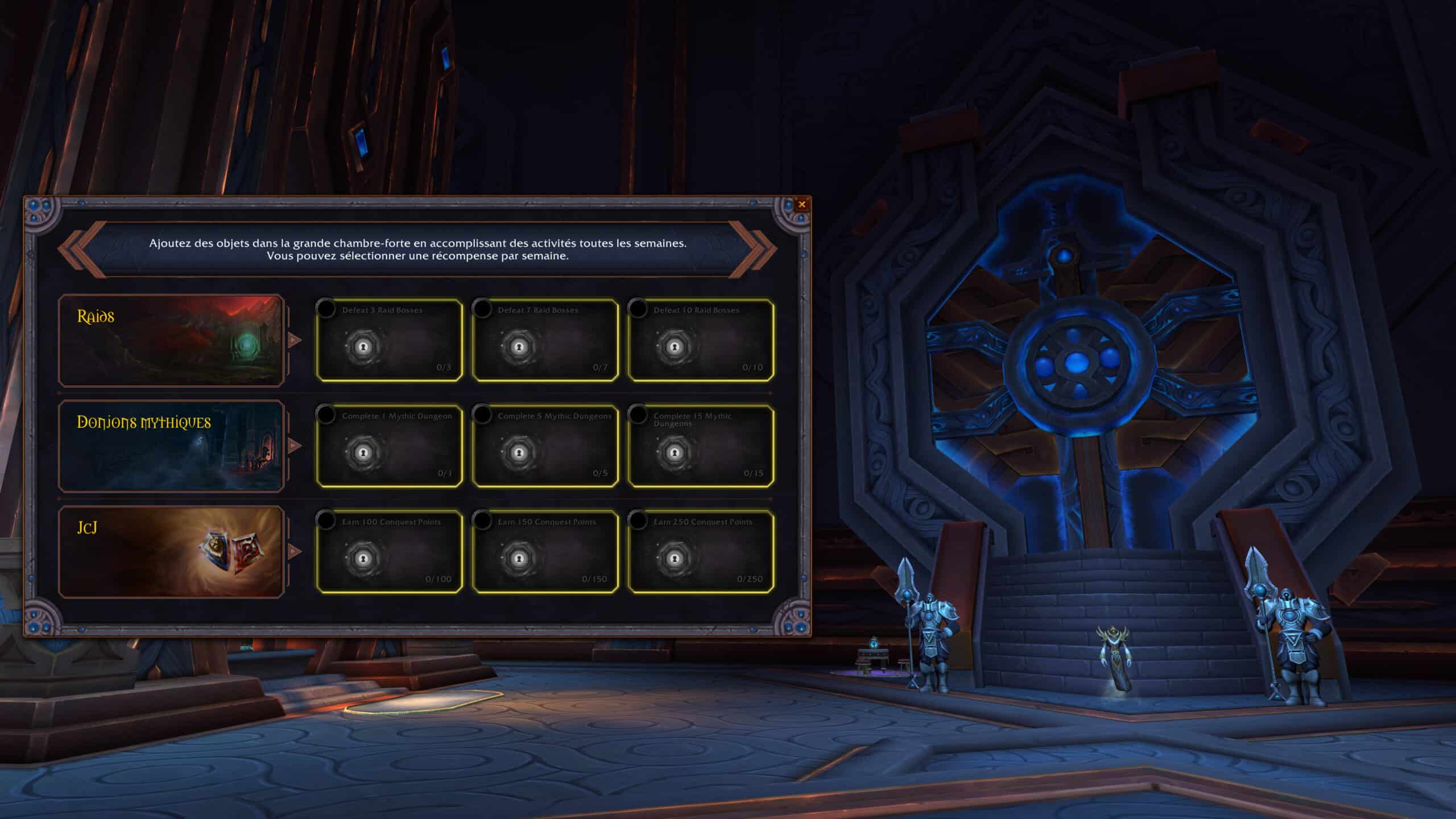Select the Donjons mythiques category panel

pos(171,446)
